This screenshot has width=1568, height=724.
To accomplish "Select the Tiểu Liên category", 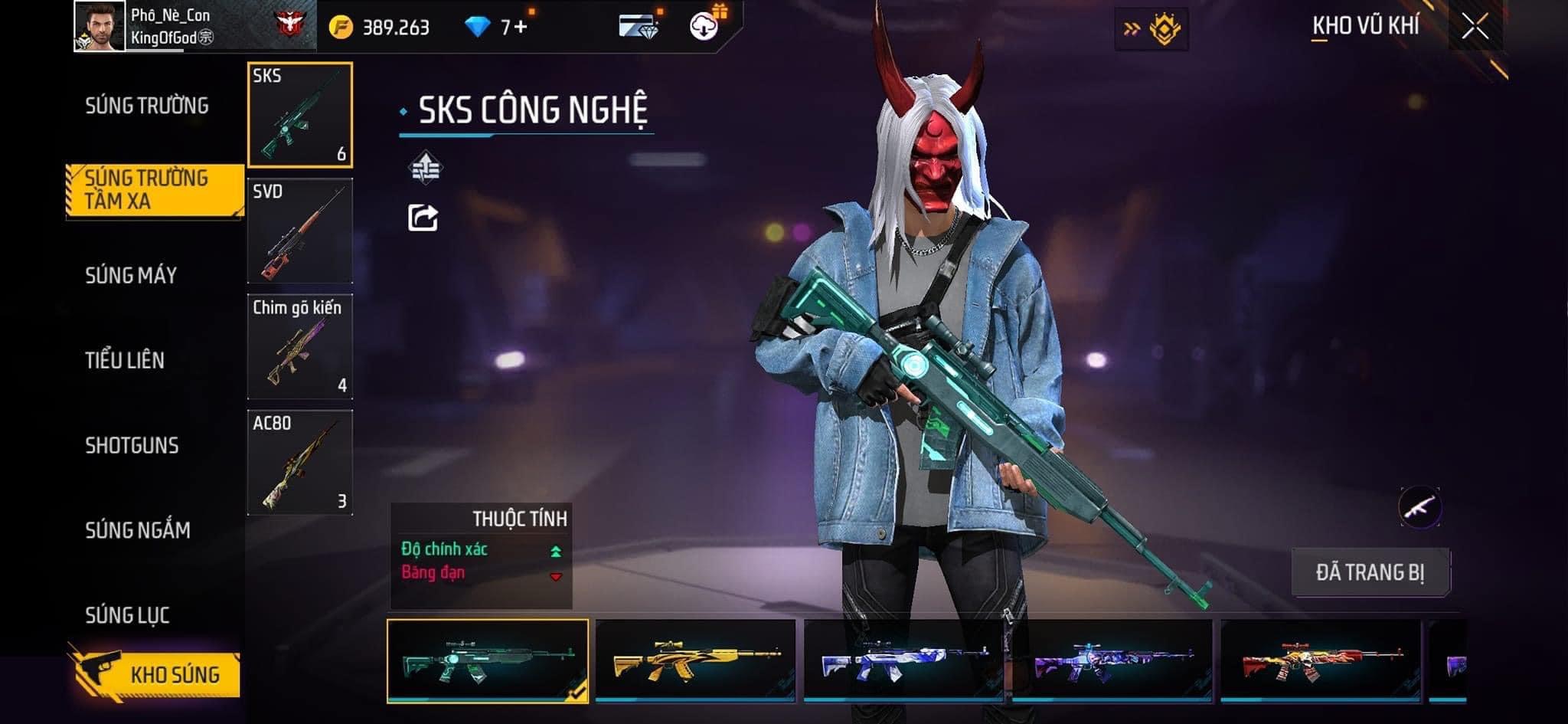I will click(x=125, y=360).
